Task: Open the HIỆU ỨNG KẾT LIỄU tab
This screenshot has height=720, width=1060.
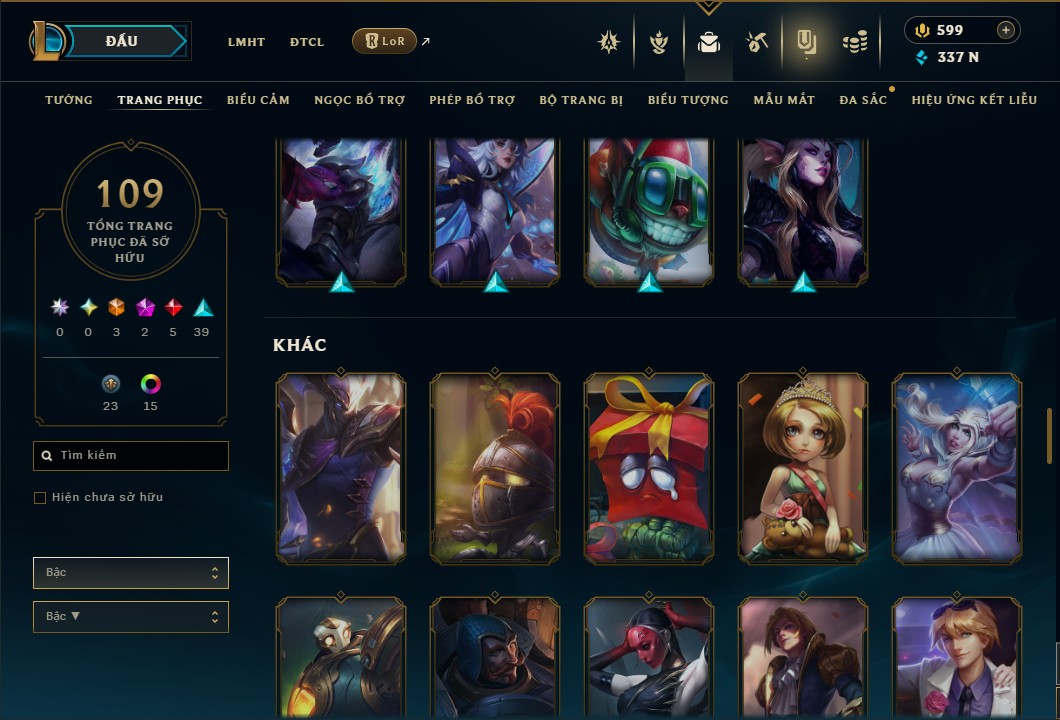Action: click(974, 100)
